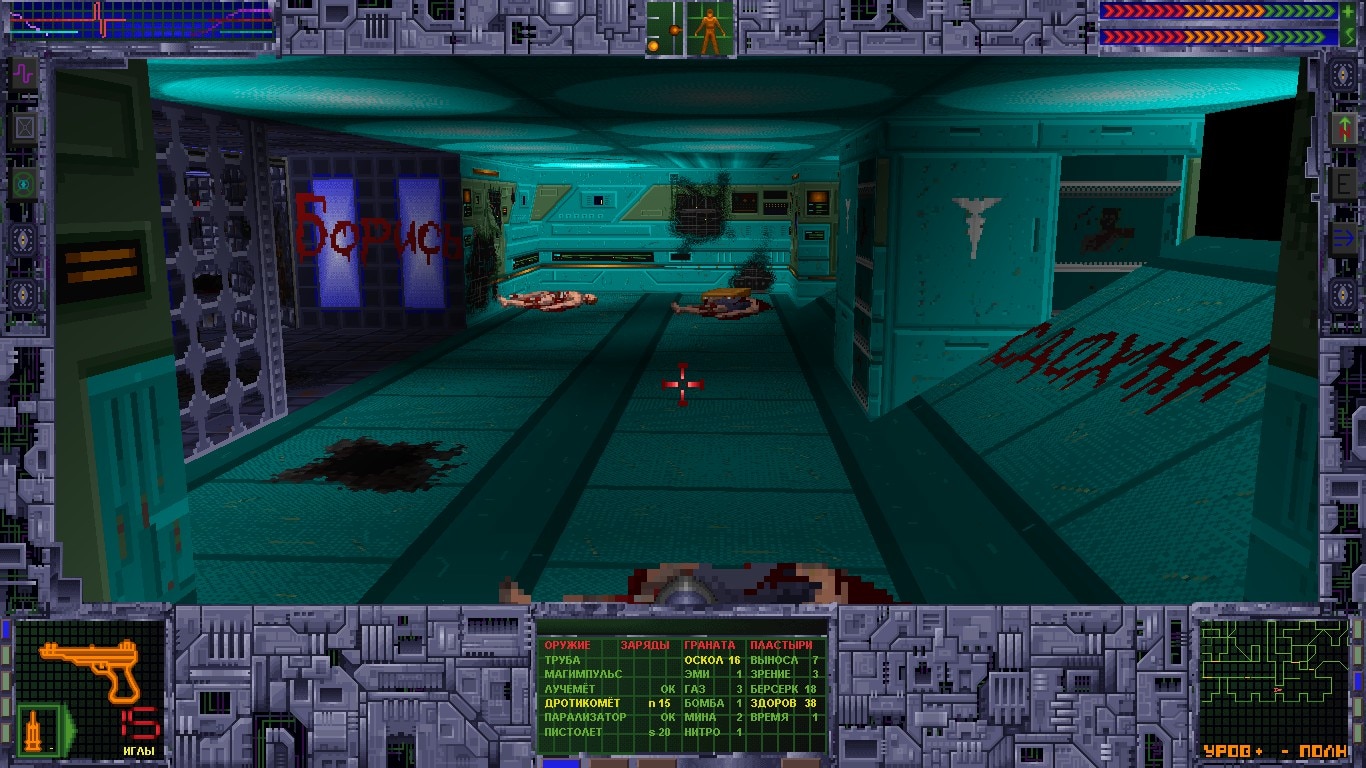Select the rightmost brown MFD tab below the inventory
Screen dimensions: 1366x768
tap(800, 765)
